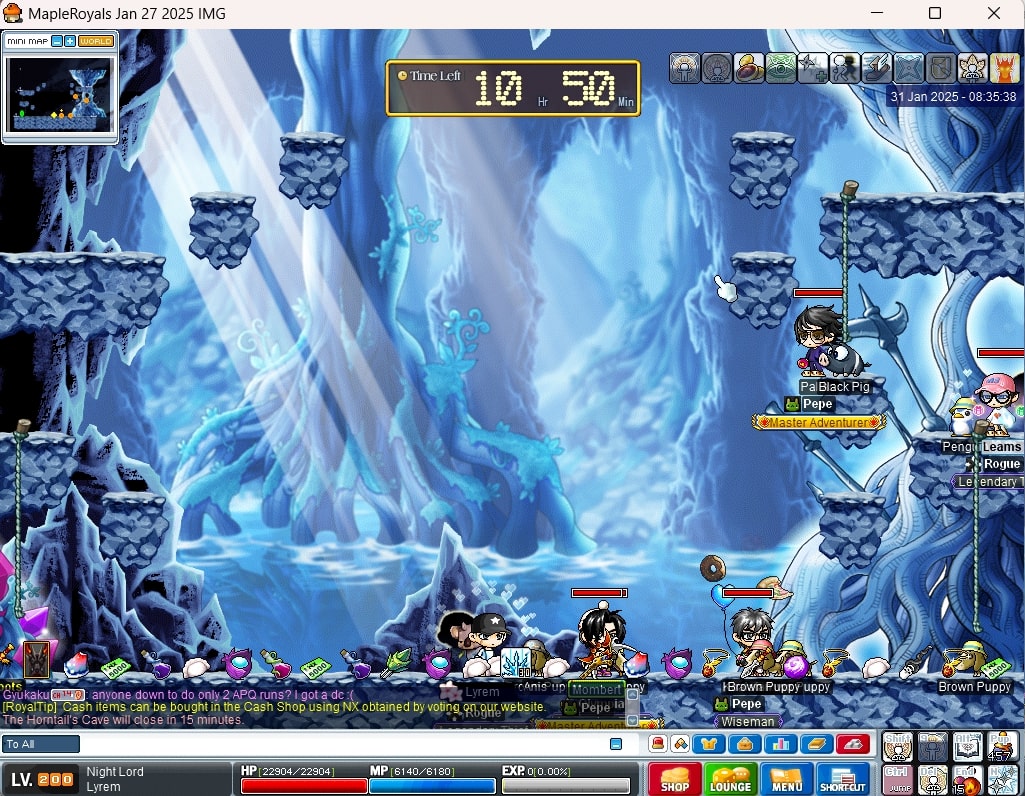Image resolution: width=1025 pixels, height=796 pixels.
Task: Open the stats bar-chart icon button
Action: (780, 744)
